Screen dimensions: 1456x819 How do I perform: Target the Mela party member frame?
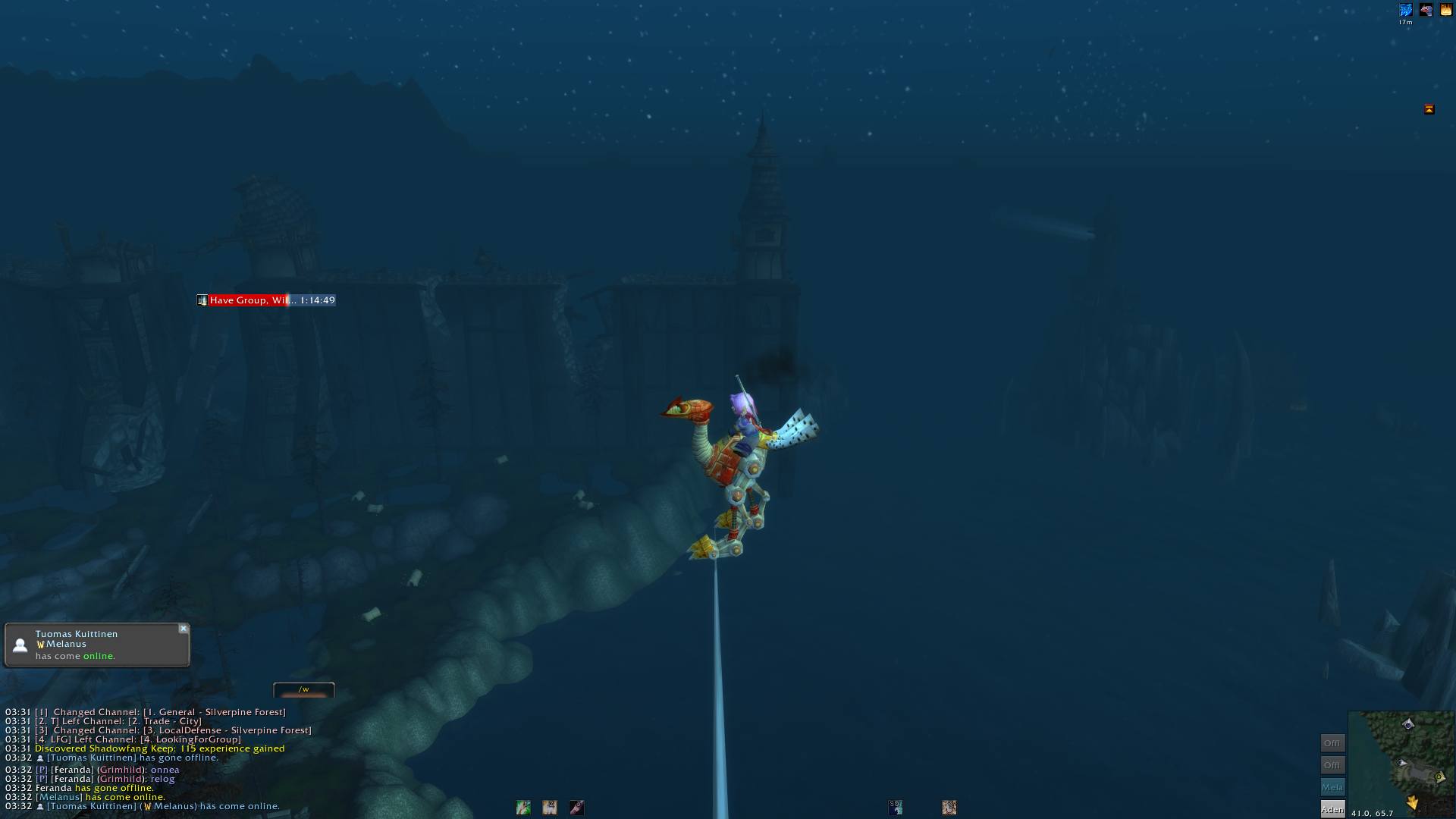pos(1332,787)
